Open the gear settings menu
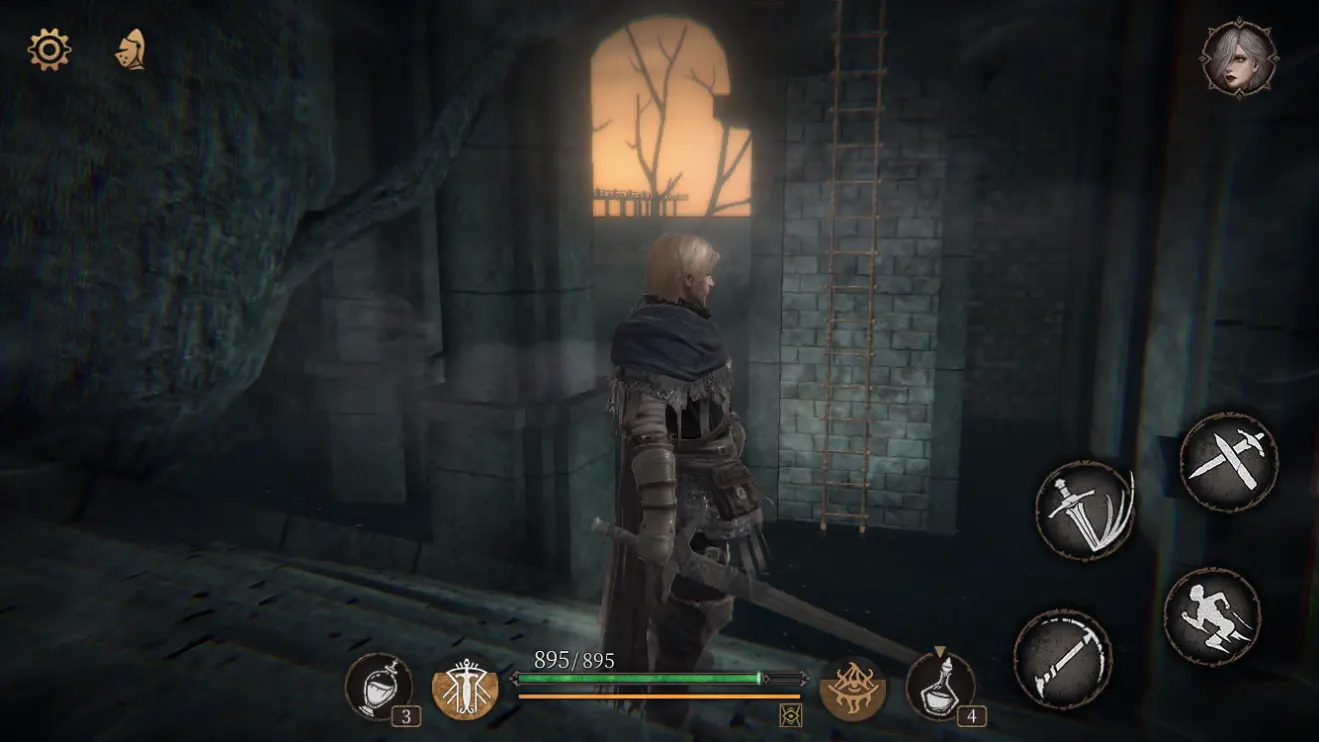This screenshot has height=742, width=1319. 49,49
